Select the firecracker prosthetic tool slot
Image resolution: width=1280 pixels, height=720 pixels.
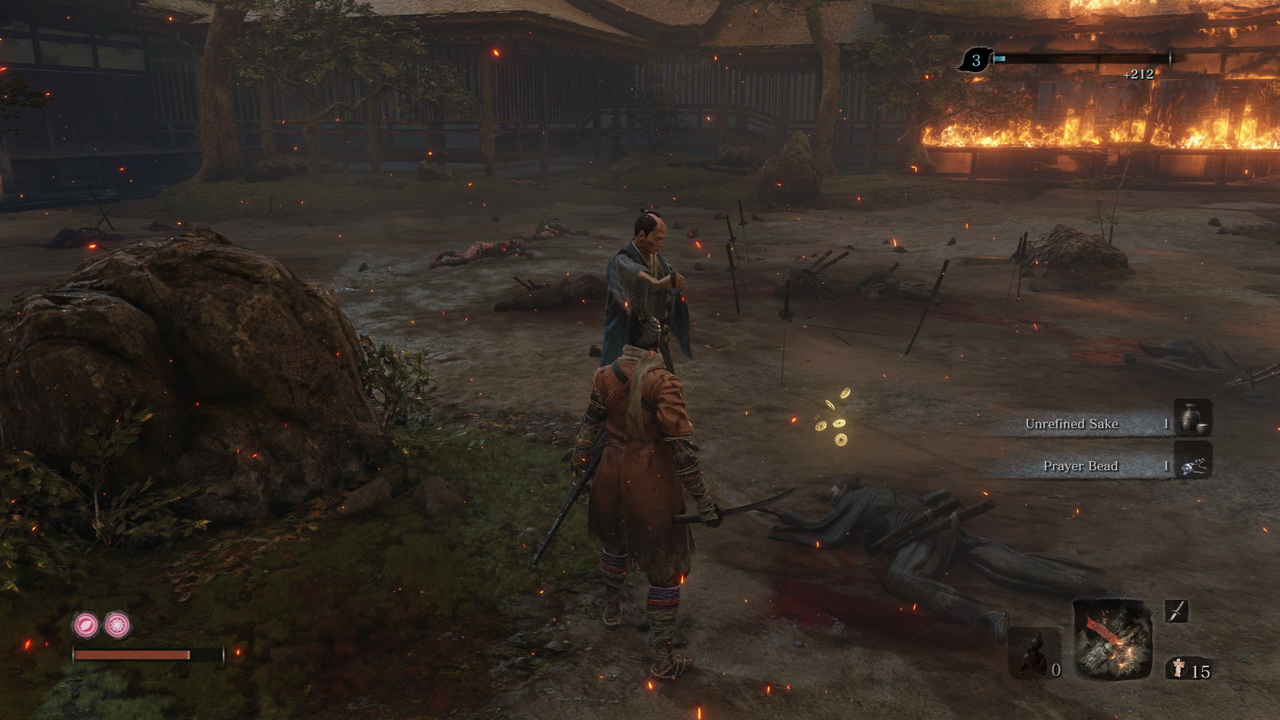pyautogui.click(x=1112, y=639)
